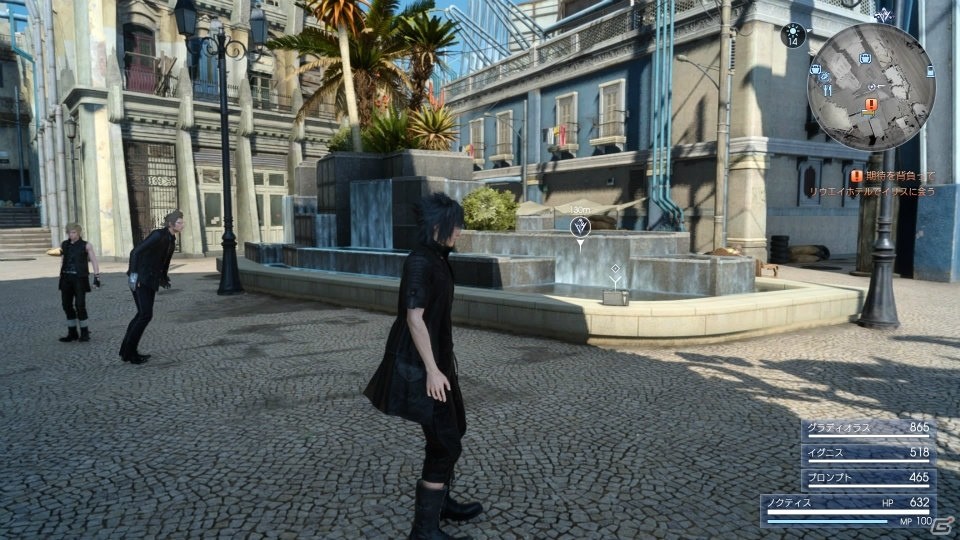Screen dimensions: 960x540
Task: Open the tracked quest objective text
Action: pos(892,183)
